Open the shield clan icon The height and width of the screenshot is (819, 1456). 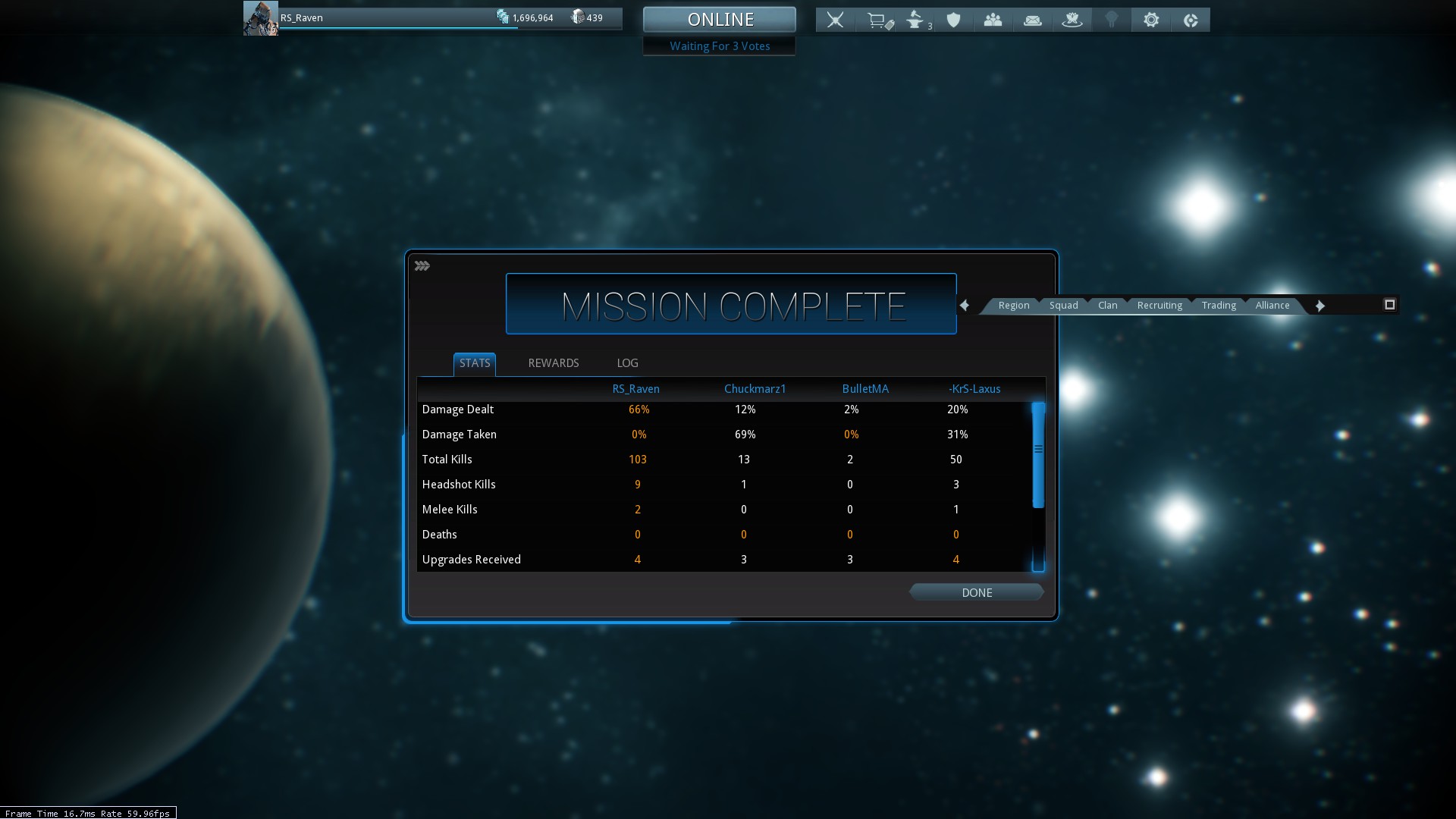click(x=953, y=20)
